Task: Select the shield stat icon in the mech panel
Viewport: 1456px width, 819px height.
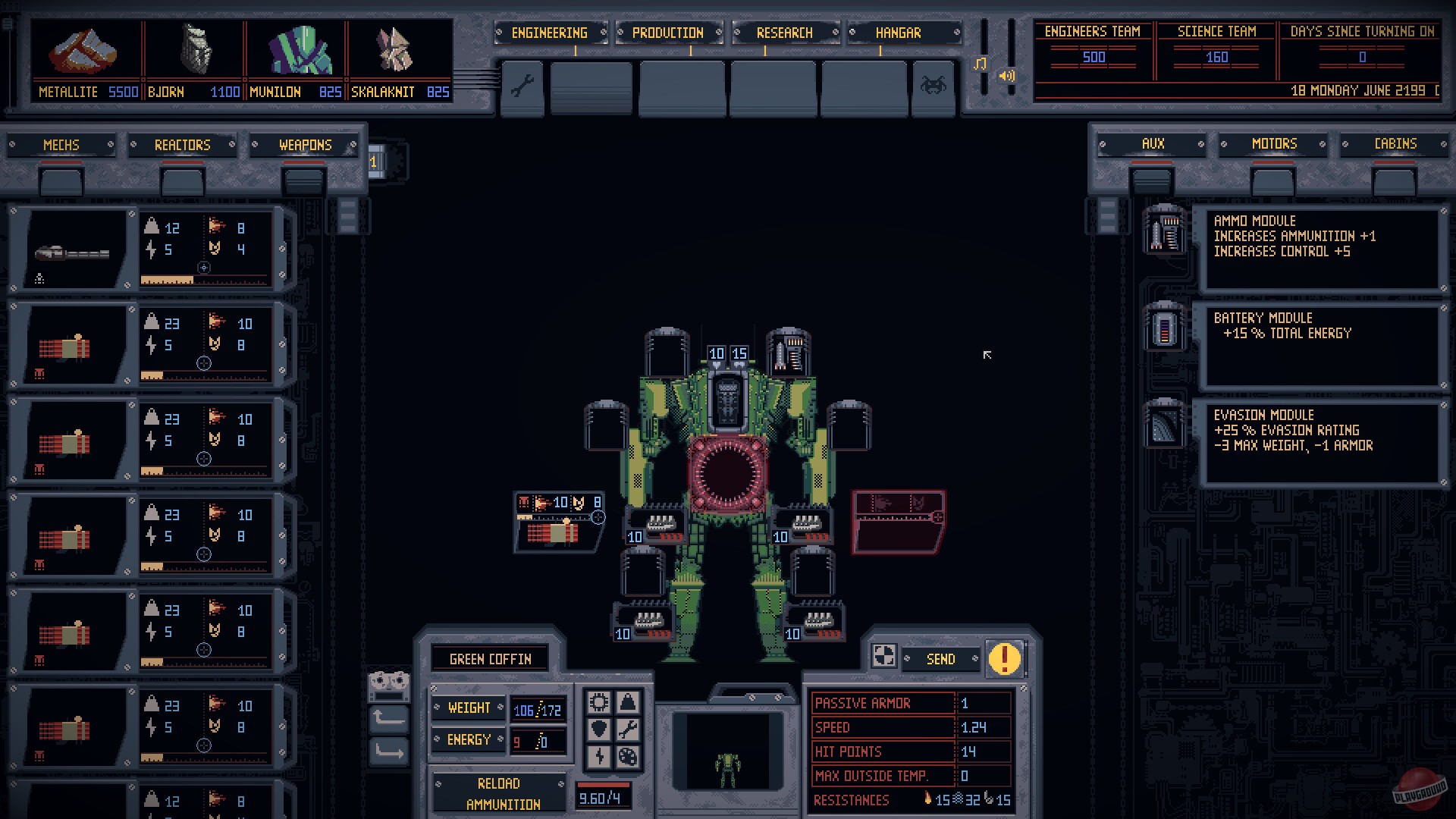Action: (x=598, y=730)
